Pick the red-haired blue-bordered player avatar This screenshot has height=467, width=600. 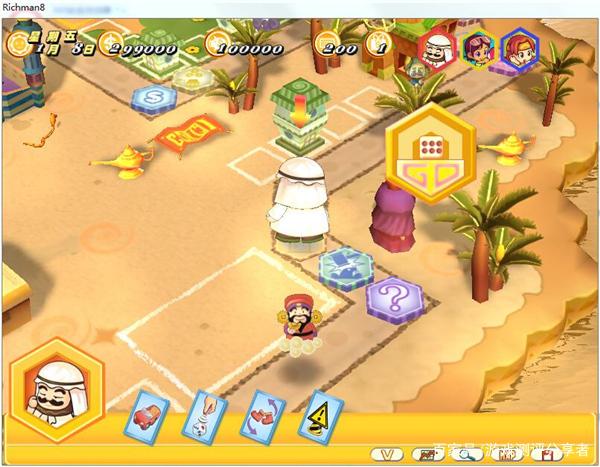pyautogui.click(x=518, y=46)
